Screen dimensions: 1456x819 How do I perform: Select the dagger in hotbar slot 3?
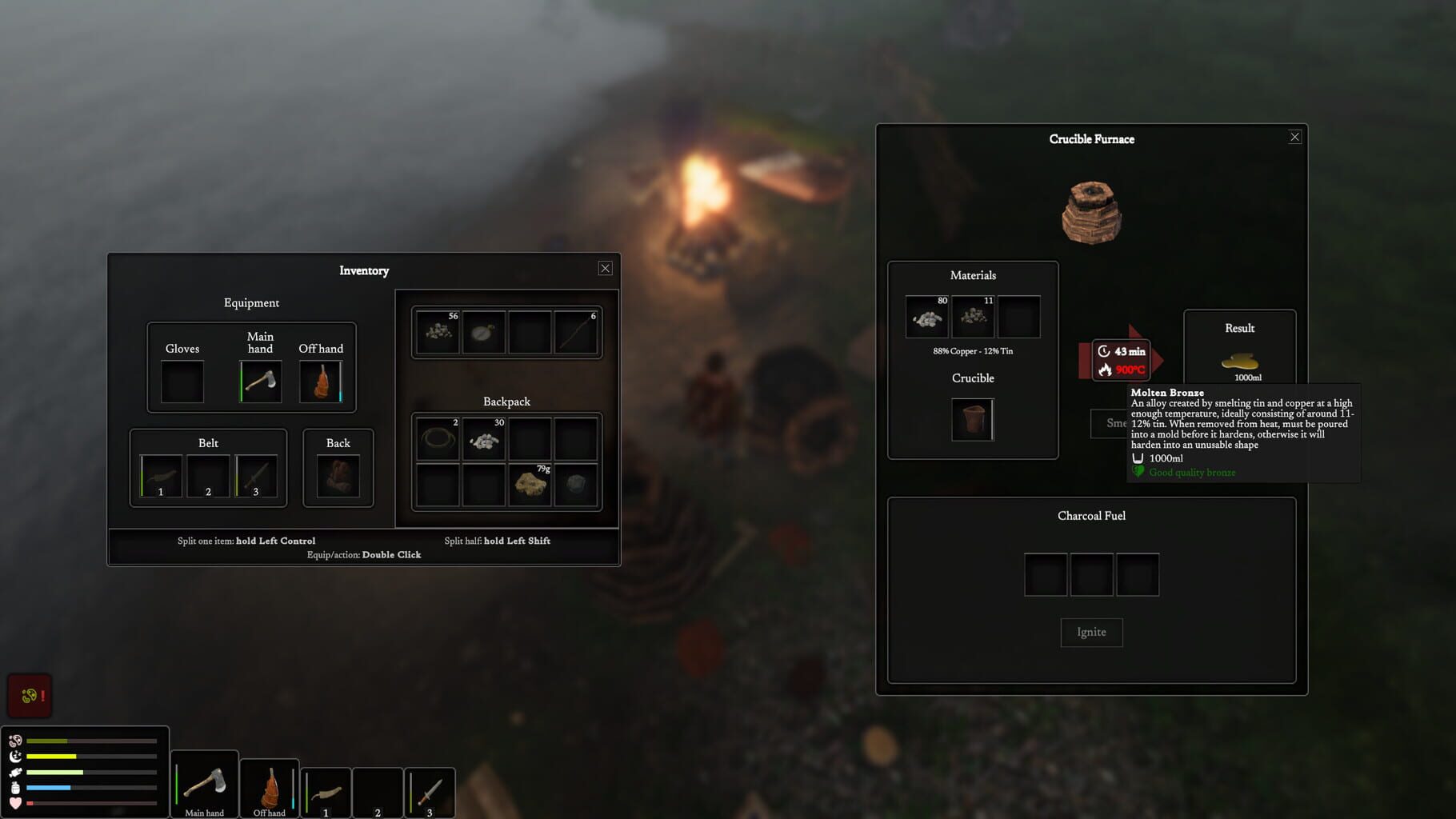[x=429, y=793]
